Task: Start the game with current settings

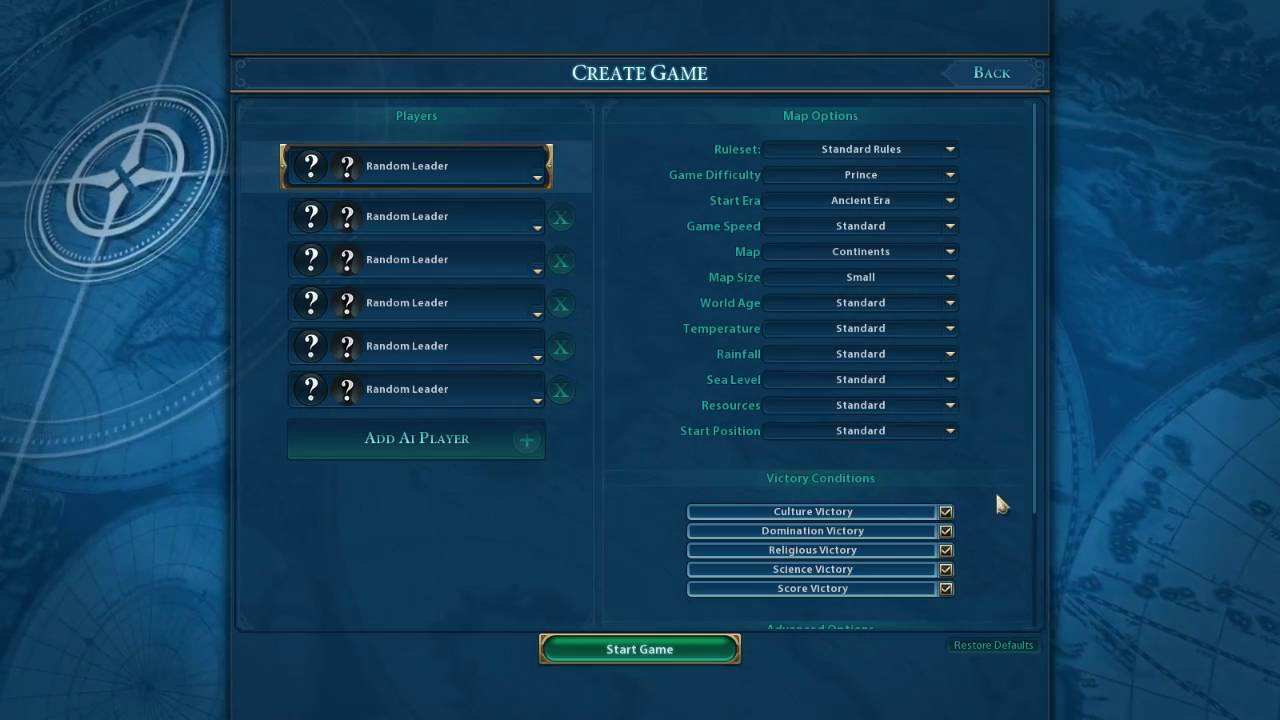Action: [640, 649]
